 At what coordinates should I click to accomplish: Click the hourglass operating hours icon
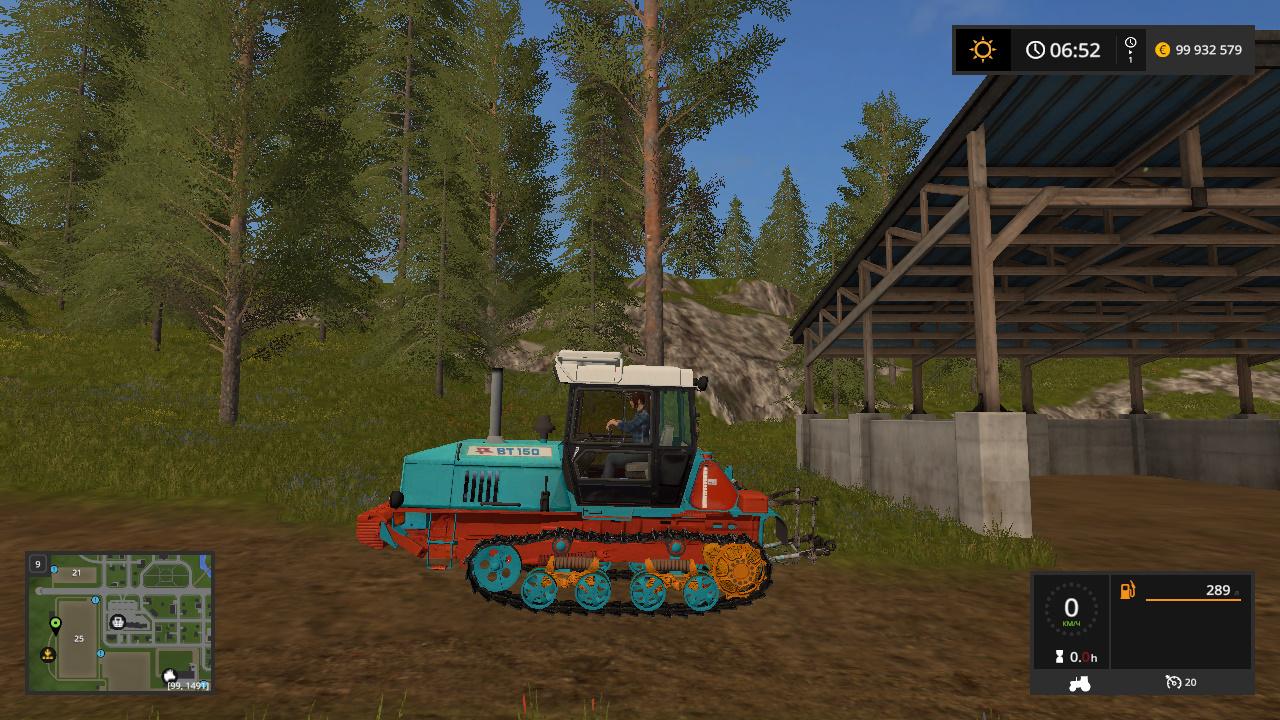tap(1059, 657)
